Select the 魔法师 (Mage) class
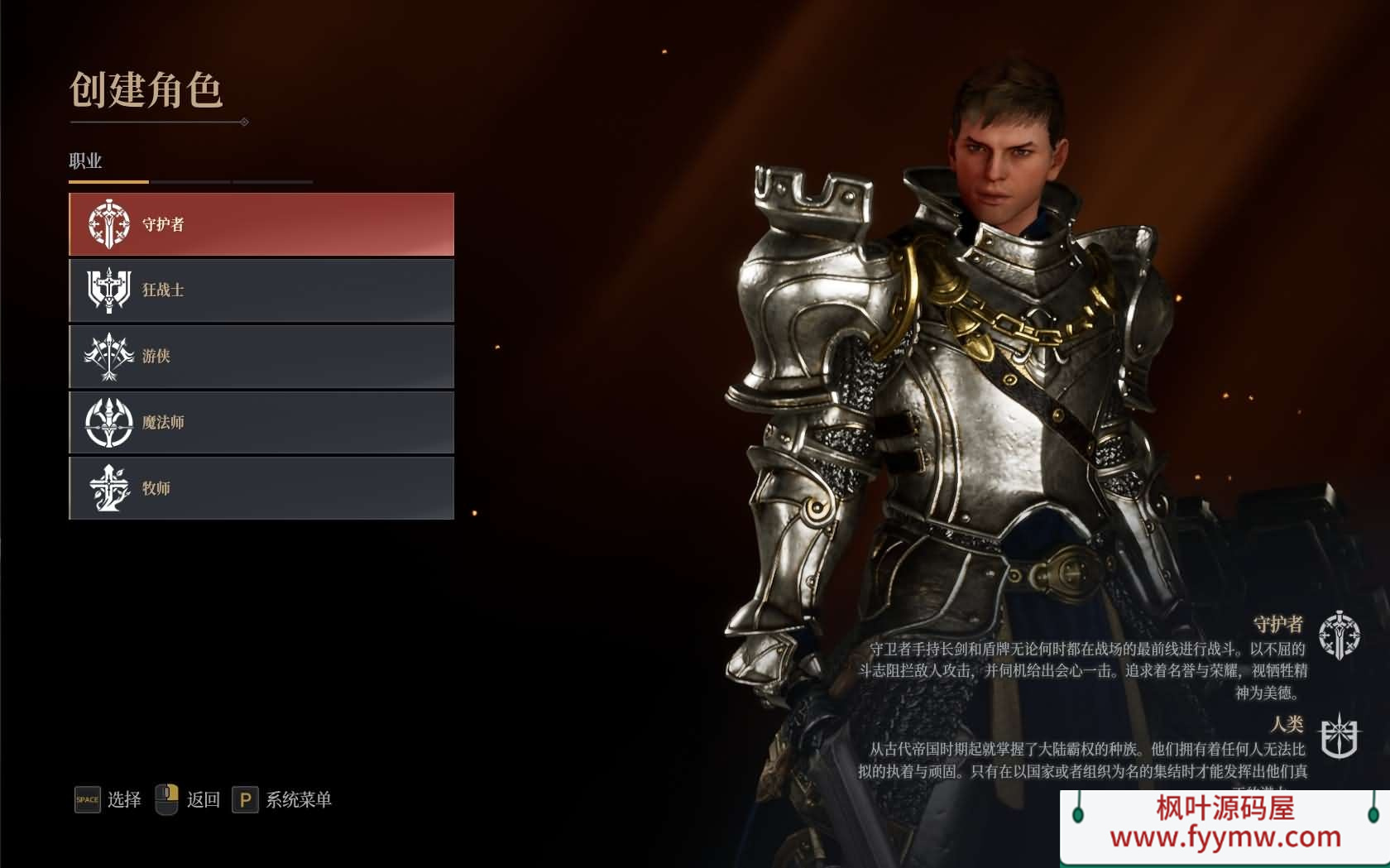 click(x=261, y=423)
